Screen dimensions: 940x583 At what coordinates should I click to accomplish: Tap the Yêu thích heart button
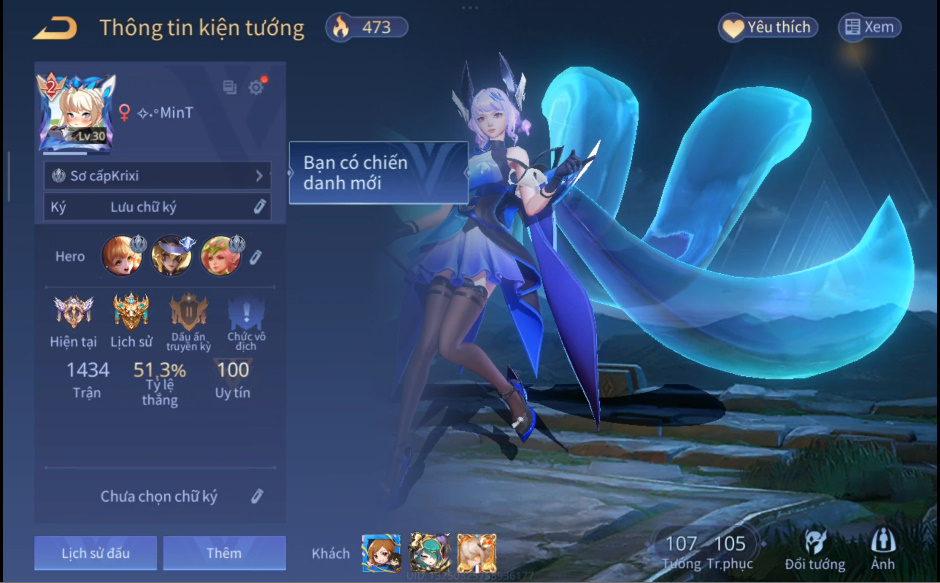(x=767, y=28)
